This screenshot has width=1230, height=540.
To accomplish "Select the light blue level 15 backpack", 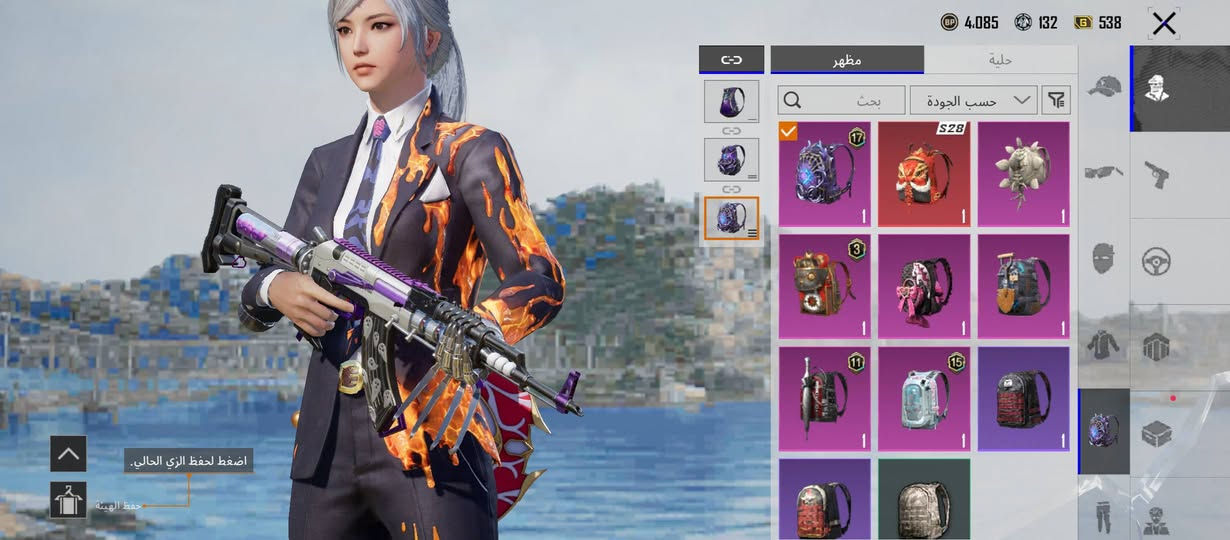I will point(924,398).
